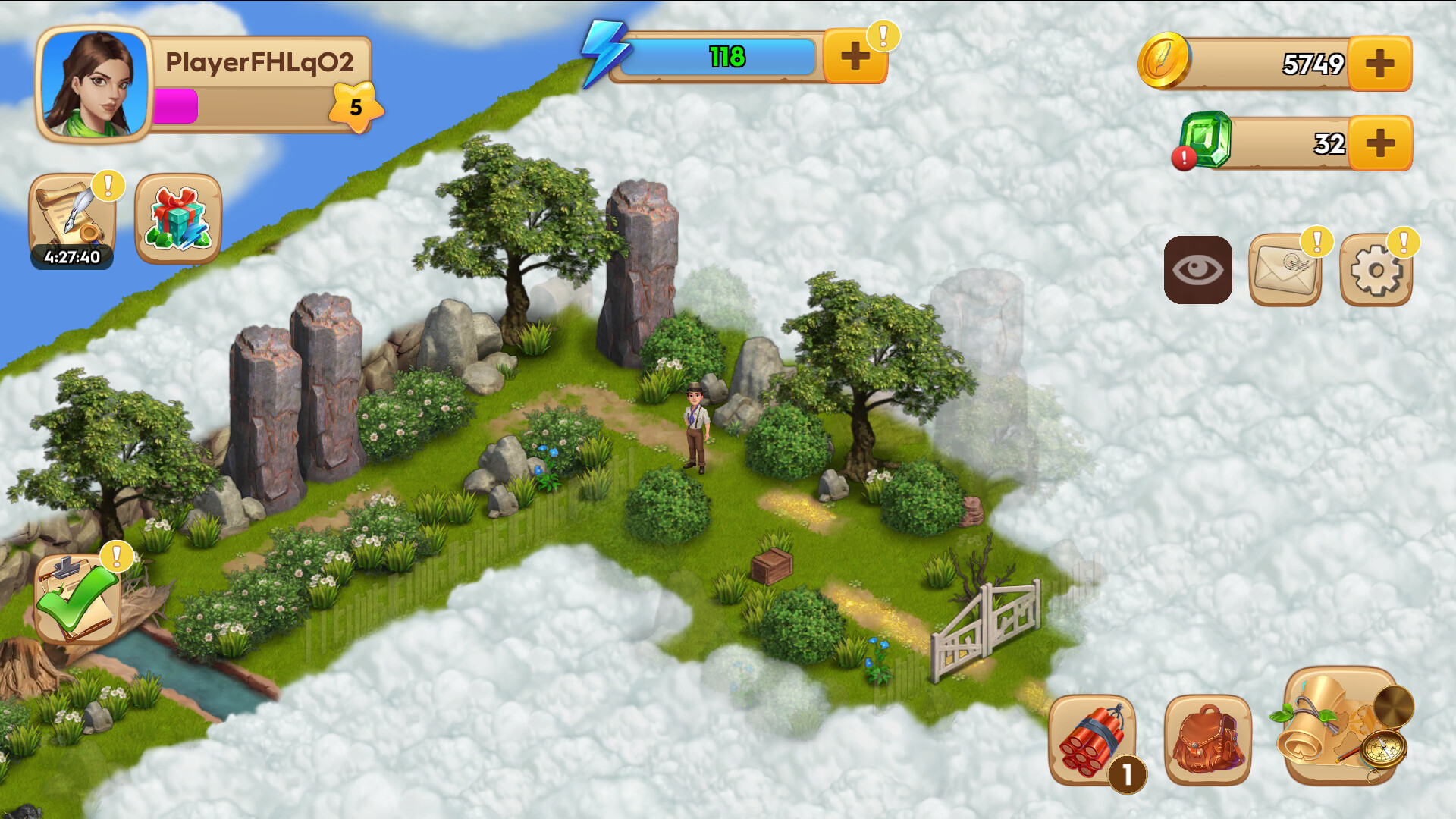Click the wooden crate near the bushes
Image resolution: width=1456 pixels, height=819 pixels.
[773, 565]
